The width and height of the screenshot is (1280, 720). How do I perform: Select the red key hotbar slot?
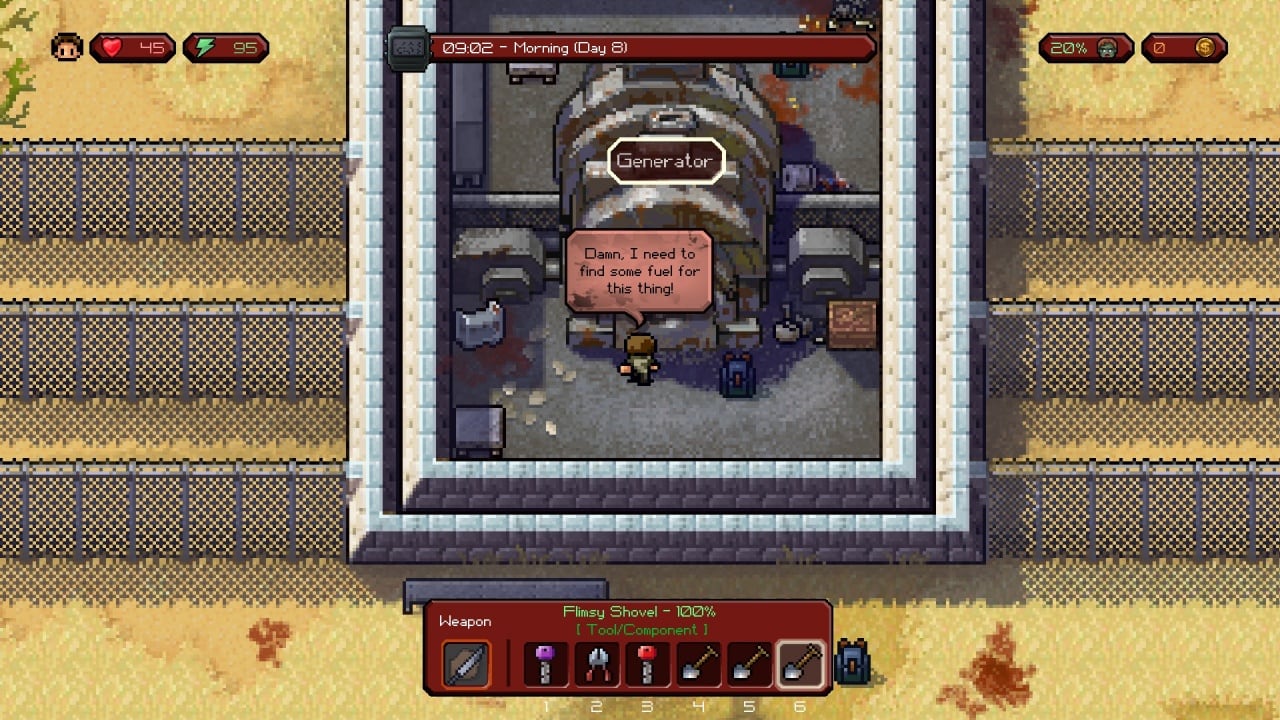click(647, 665)
